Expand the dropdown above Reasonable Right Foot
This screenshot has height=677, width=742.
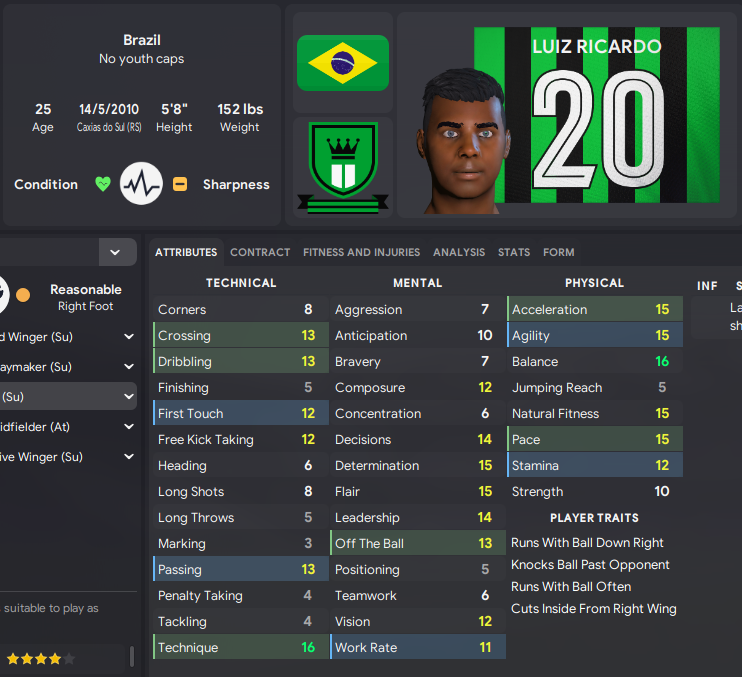(116, 252)
